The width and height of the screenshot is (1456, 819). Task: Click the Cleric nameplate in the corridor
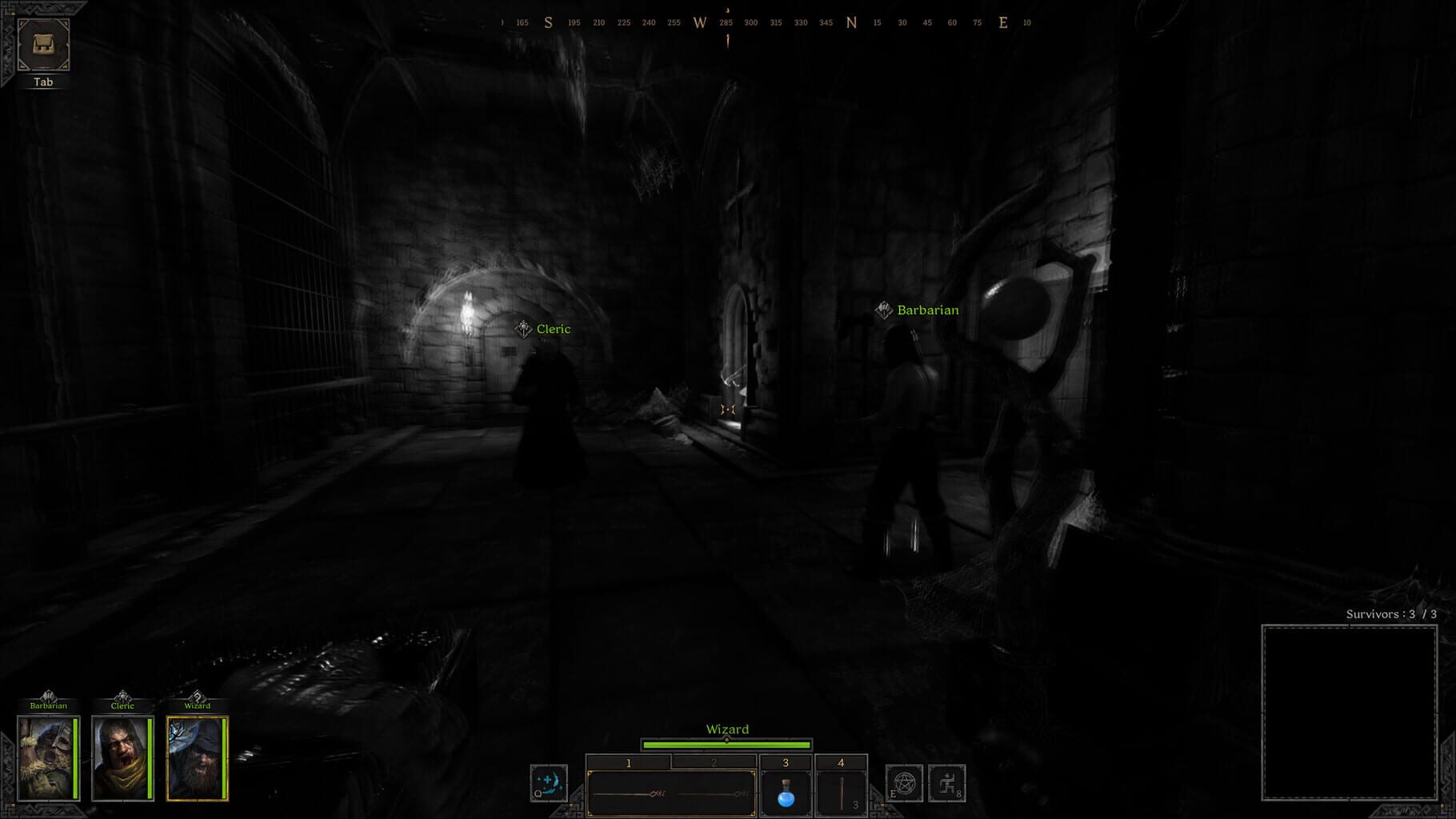pyautogui.click(x=554, y=329)
